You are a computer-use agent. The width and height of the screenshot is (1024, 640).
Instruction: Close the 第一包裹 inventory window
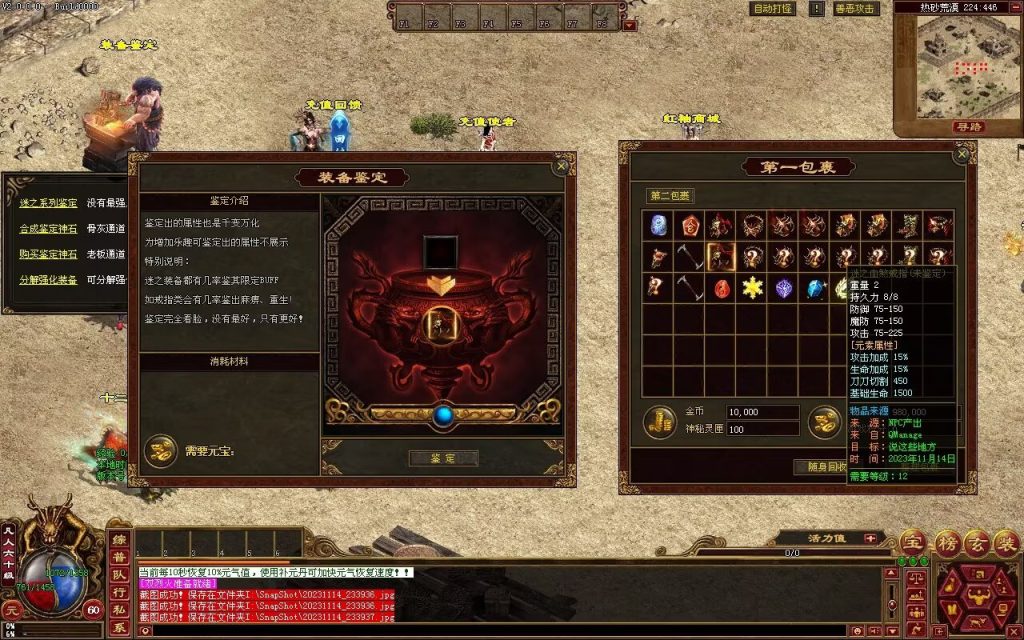pos(962,155)
